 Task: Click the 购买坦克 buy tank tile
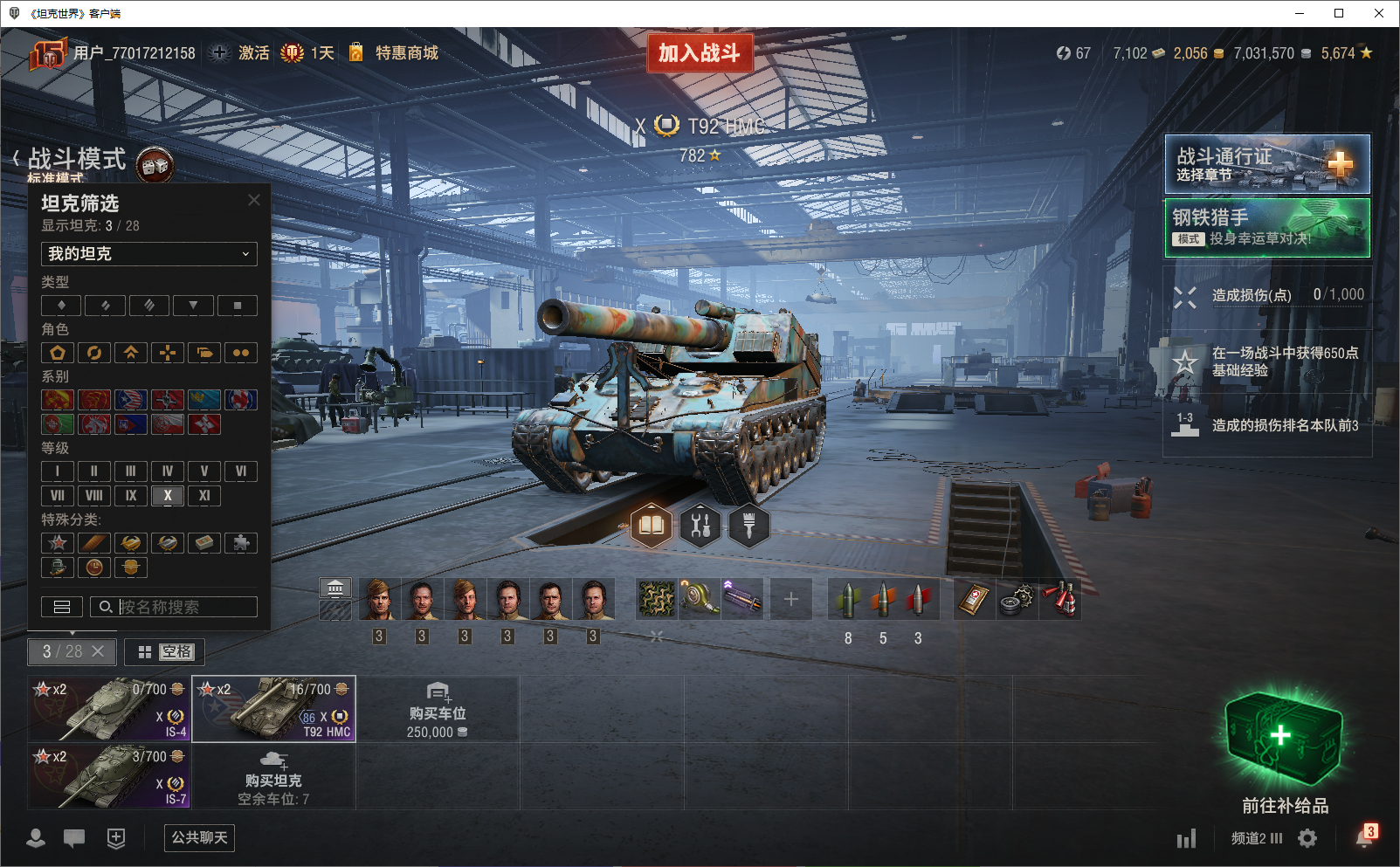pos(273,776)
